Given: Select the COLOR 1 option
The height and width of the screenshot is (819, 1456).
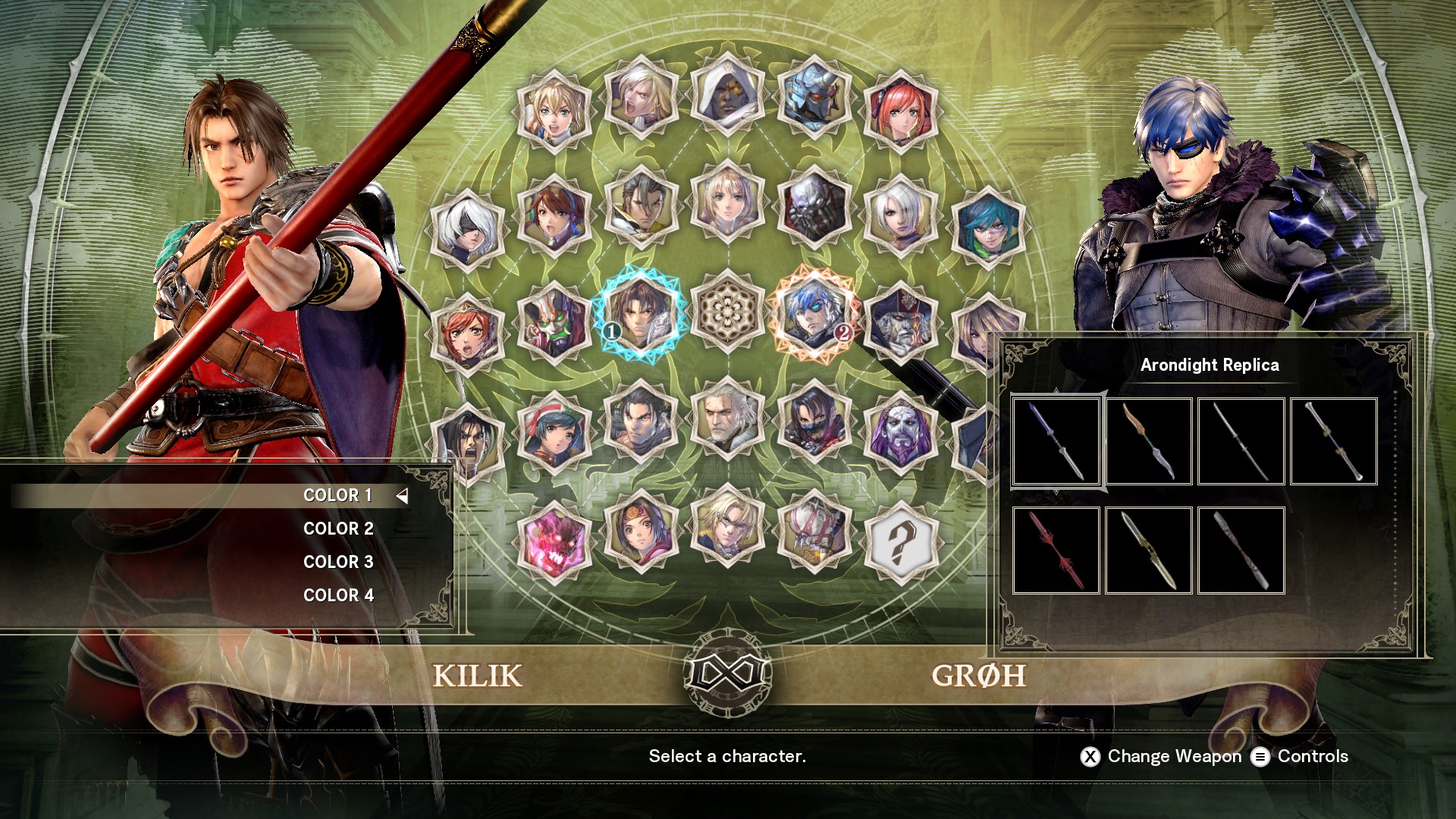Looking at the screenshot, I should pos(337,495).
